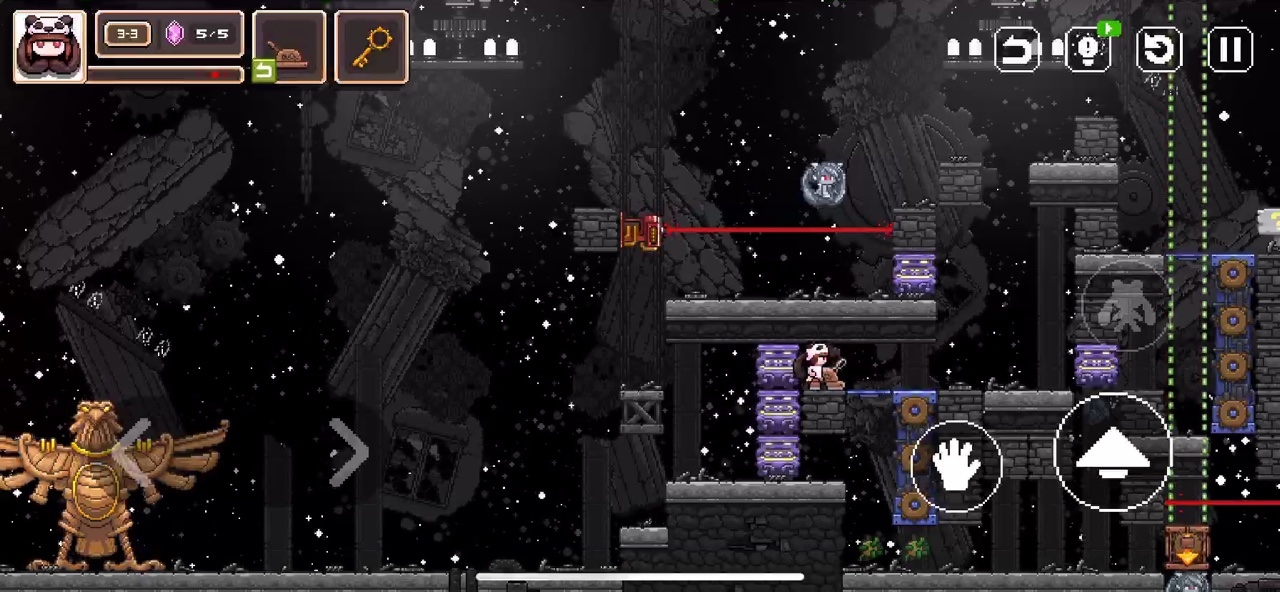Viewport: 1280px width, 592px height.
Task: Move left with the left arrow
Action: point(134,452)
